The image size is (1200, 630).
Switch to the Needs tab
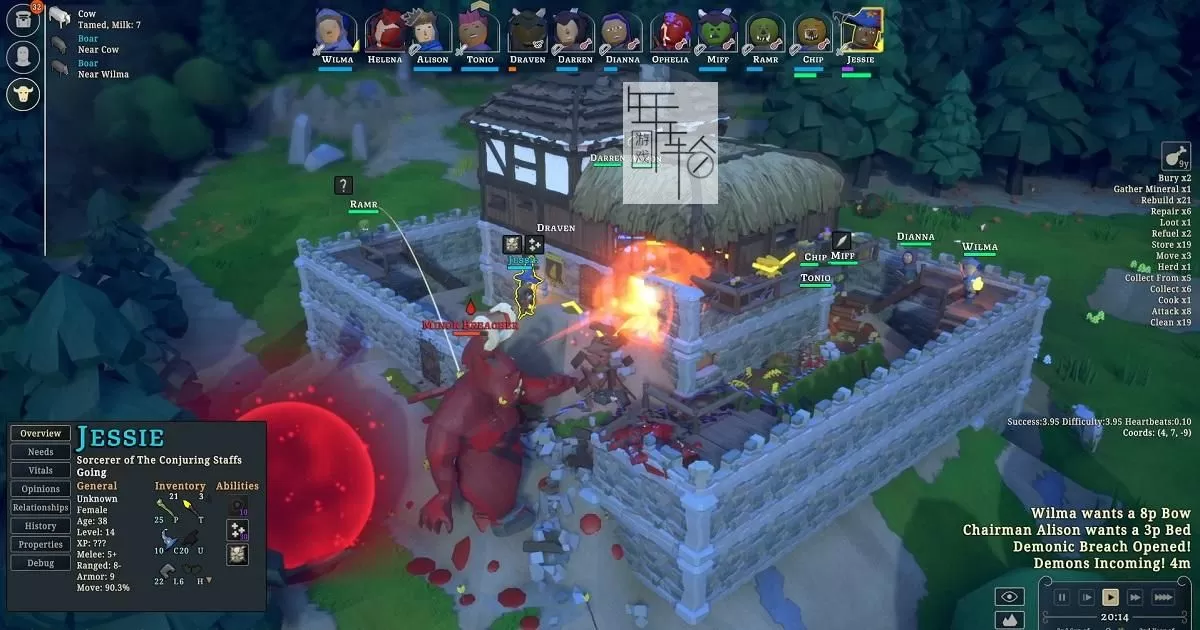pos(40,452)
